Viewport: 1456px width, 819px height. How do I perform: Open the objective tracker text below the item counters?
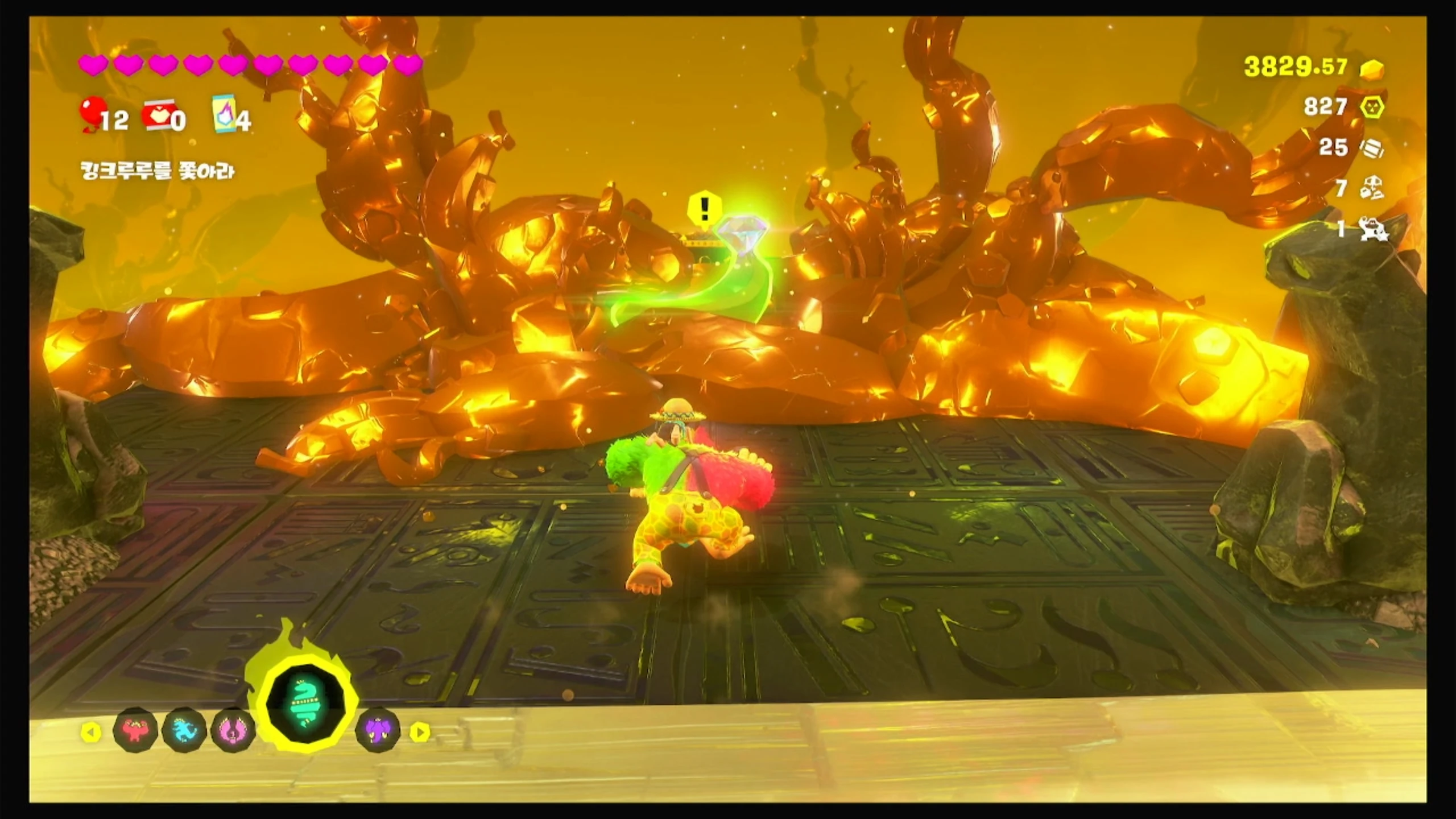pos(157,171)
